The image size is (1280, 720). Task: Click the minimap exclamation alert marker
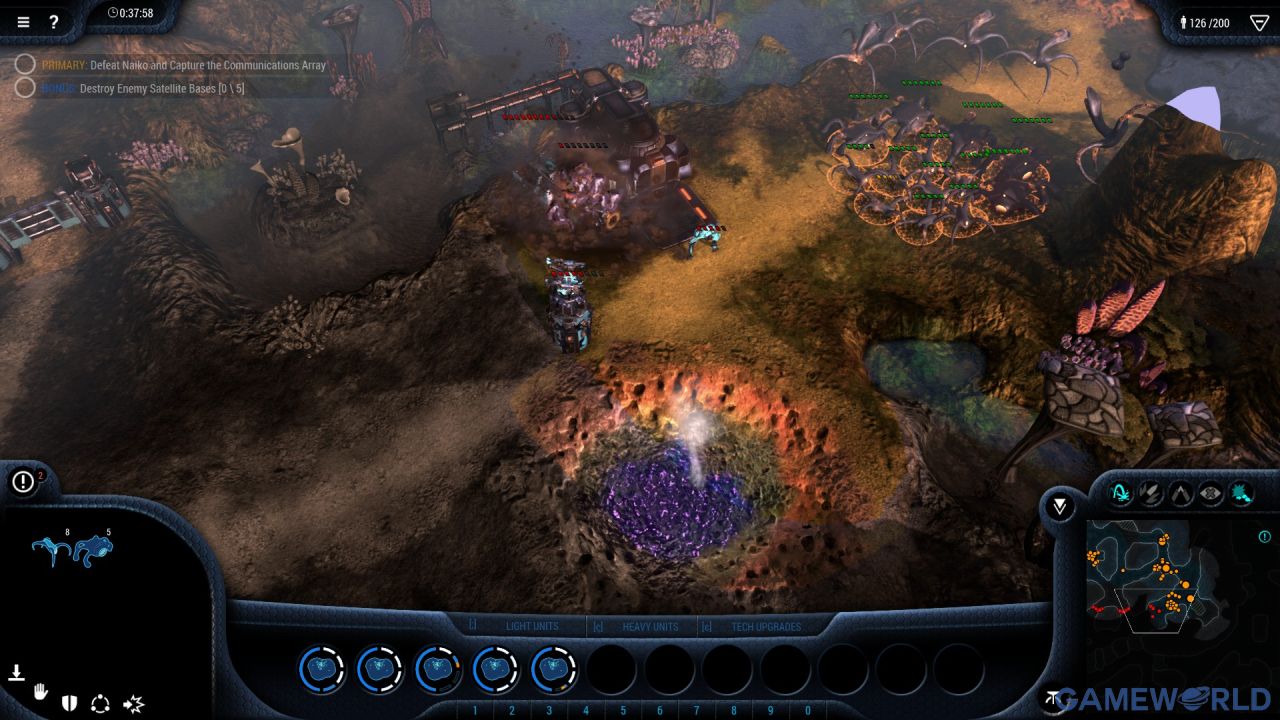[1265, 537]
